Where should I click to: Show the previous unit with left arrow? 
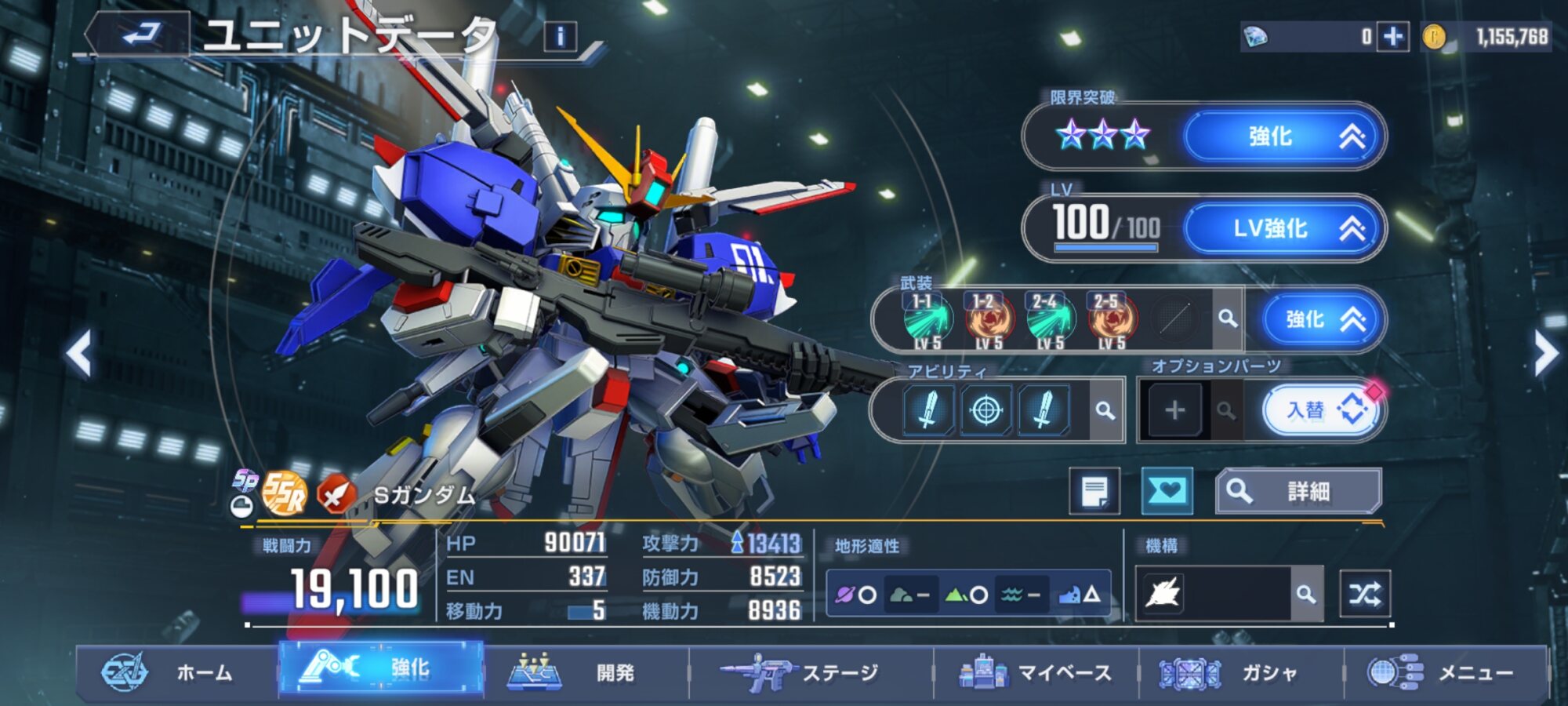click(79, 353)
